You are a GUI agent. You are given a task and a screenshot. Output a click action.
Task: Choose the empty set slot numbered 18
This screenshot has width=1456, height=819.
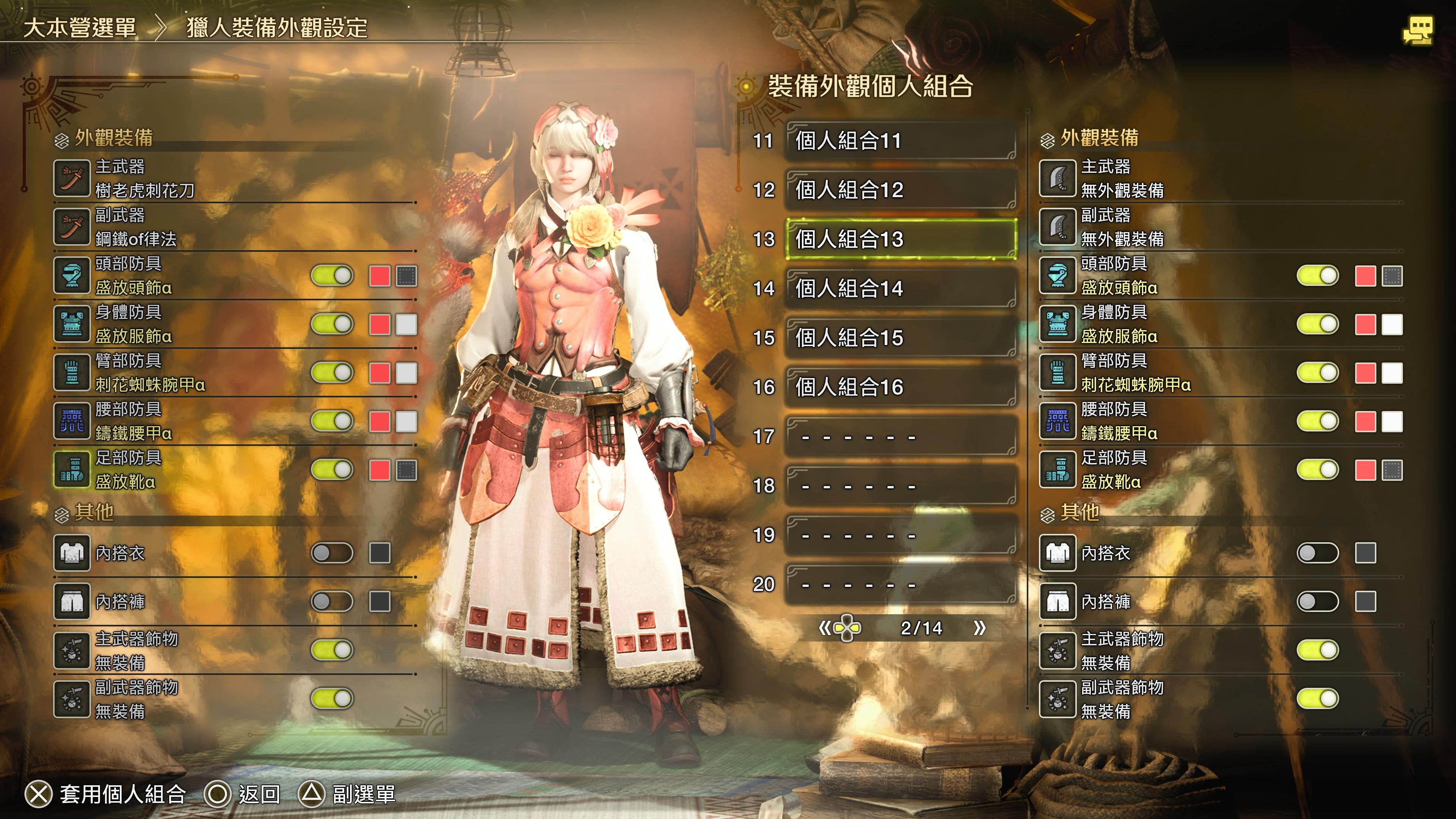point(901,485)
